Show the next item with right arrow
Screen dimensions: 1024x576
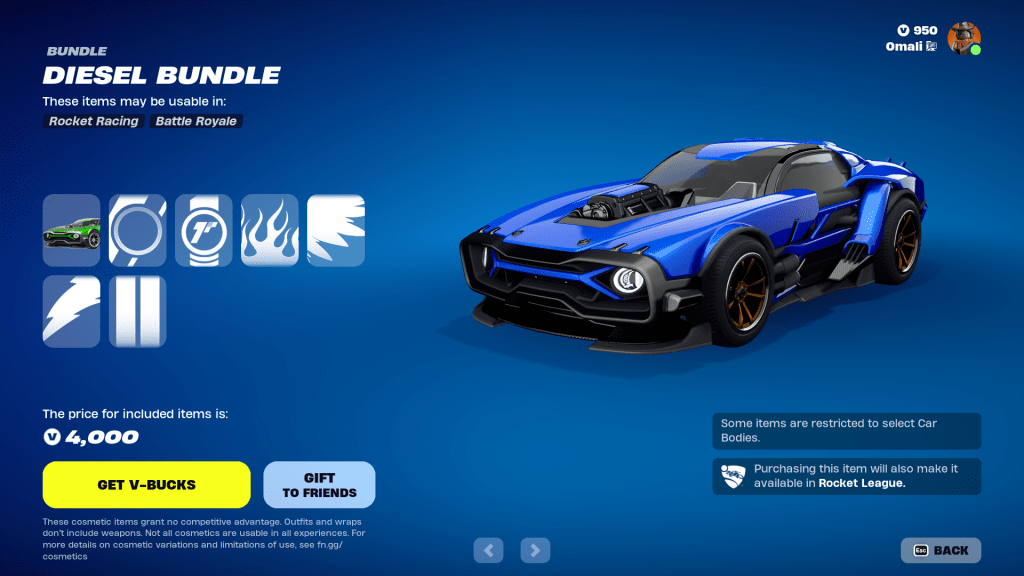tap(536, 549)
